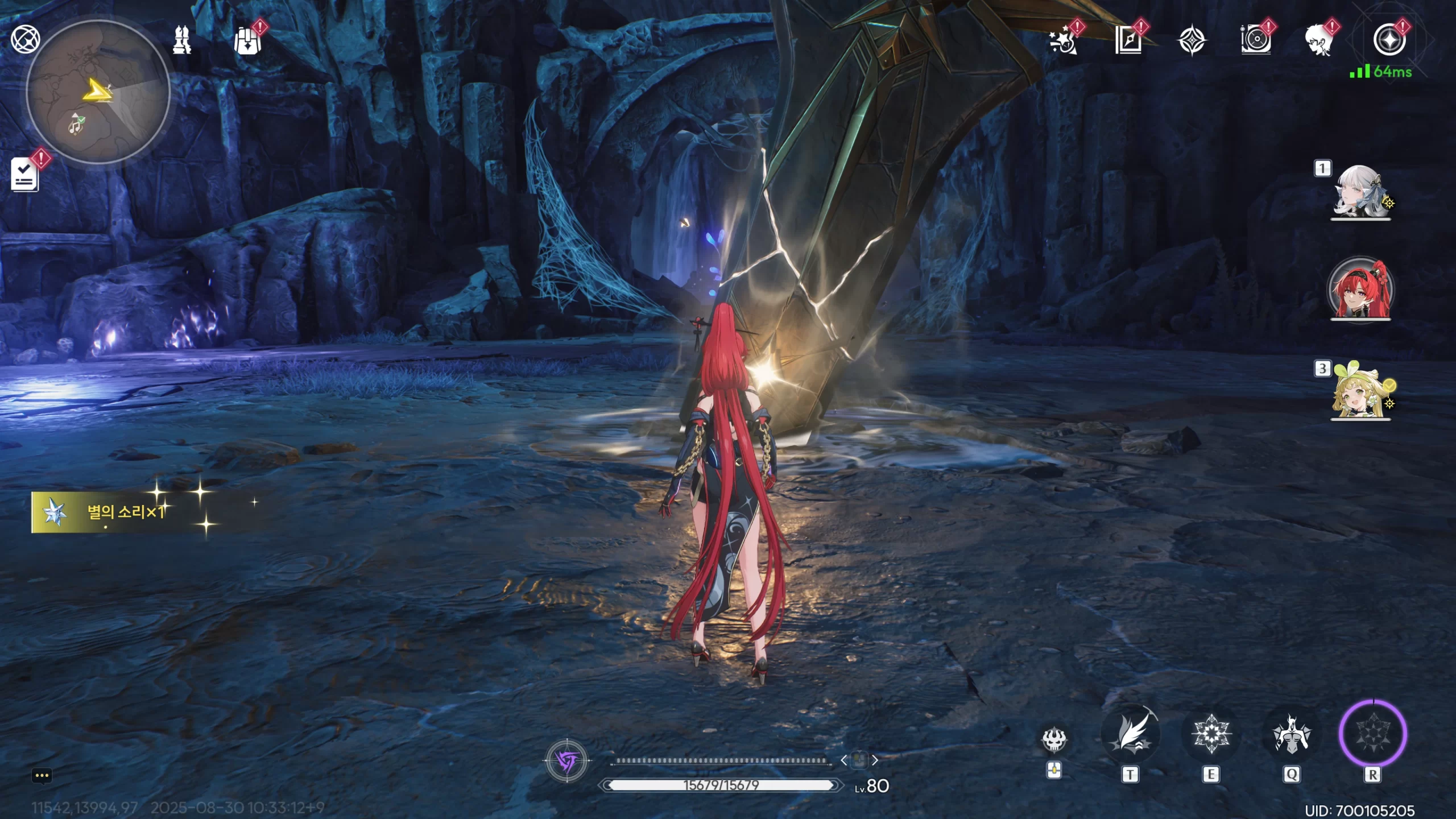Activate the skull echo icon
The image size is (1456, 819).
[1054, 739]
